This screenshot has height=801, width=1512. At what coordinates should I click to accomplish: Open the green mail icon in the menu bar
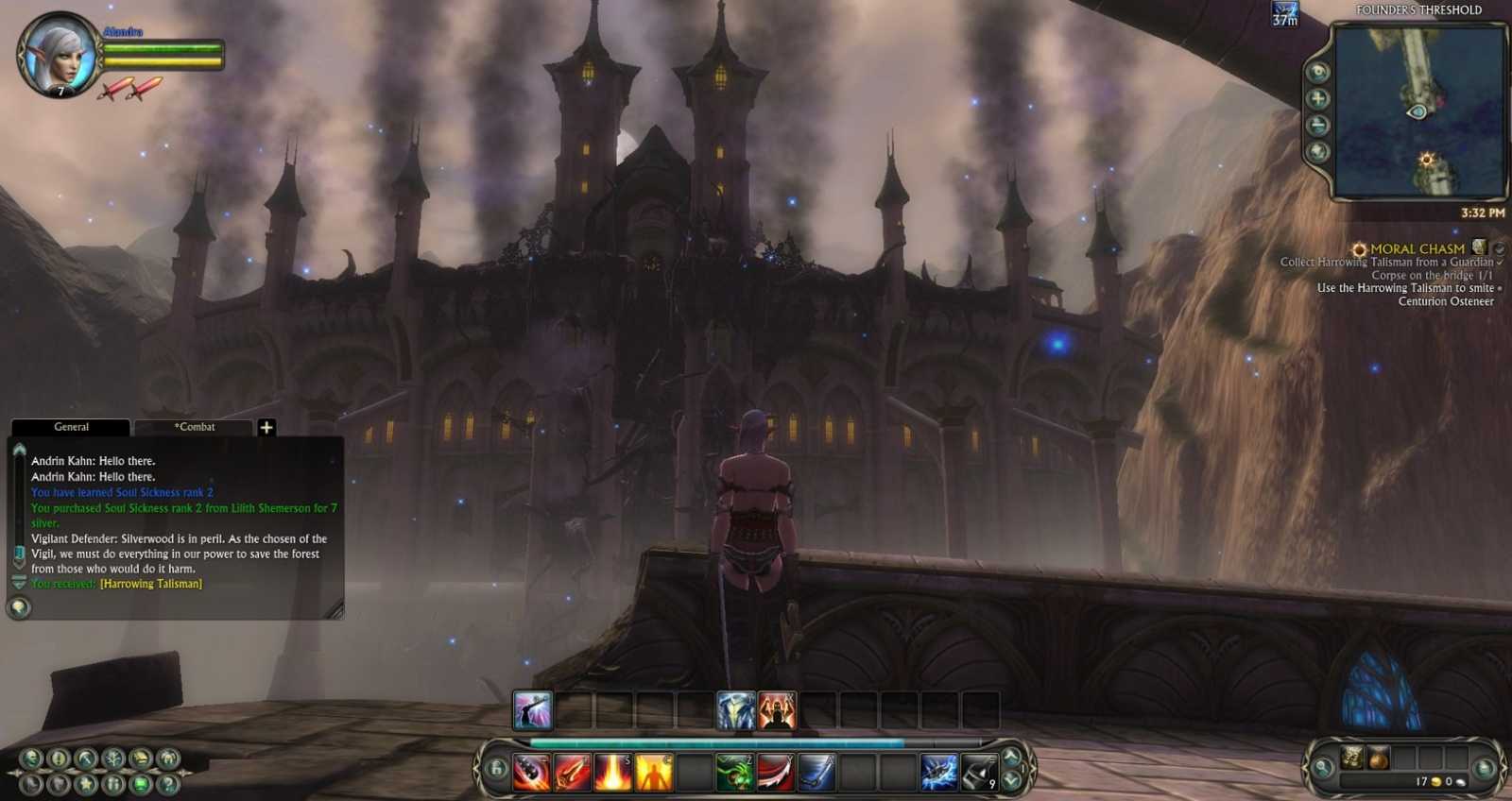click(140, 785)
